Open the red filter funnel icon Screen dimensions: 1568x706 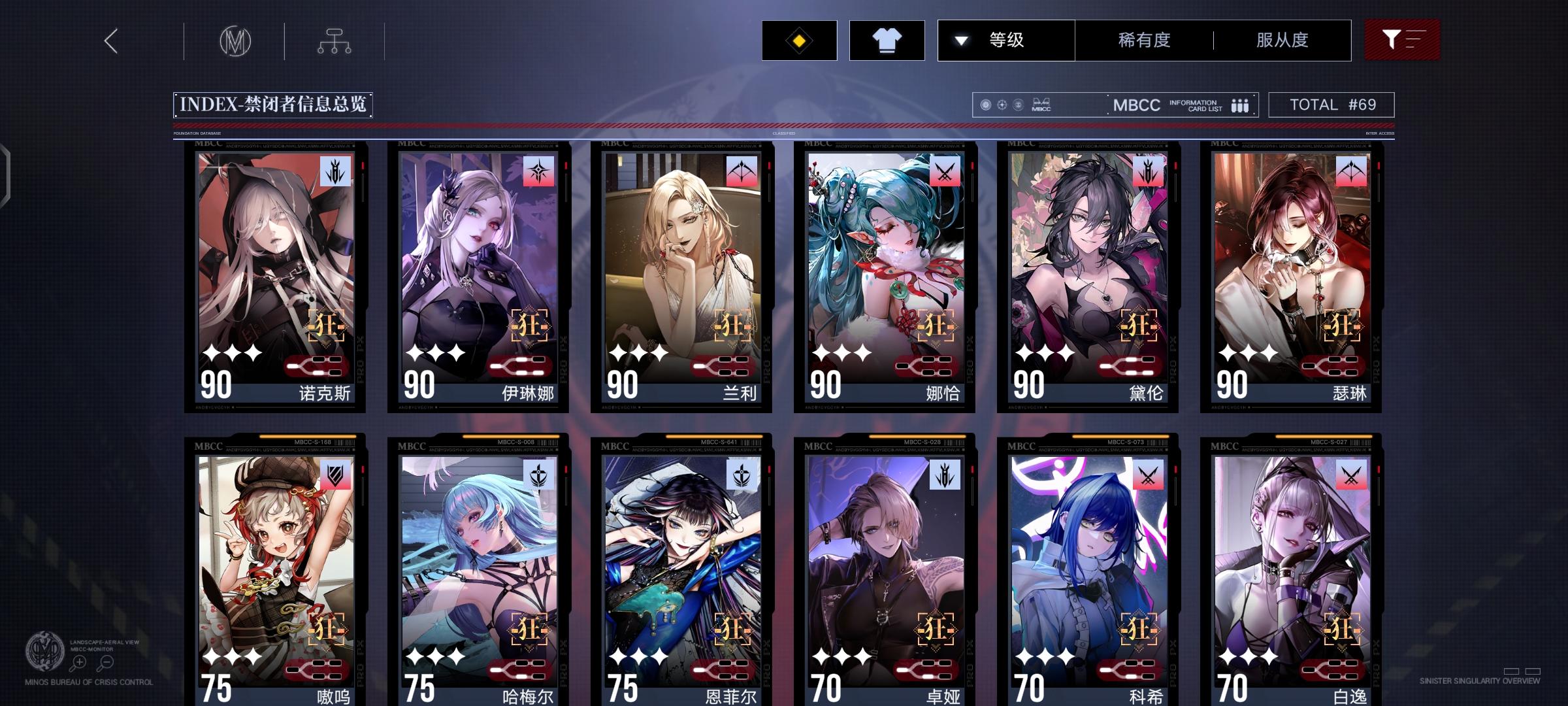click(x=1402, y=40)
